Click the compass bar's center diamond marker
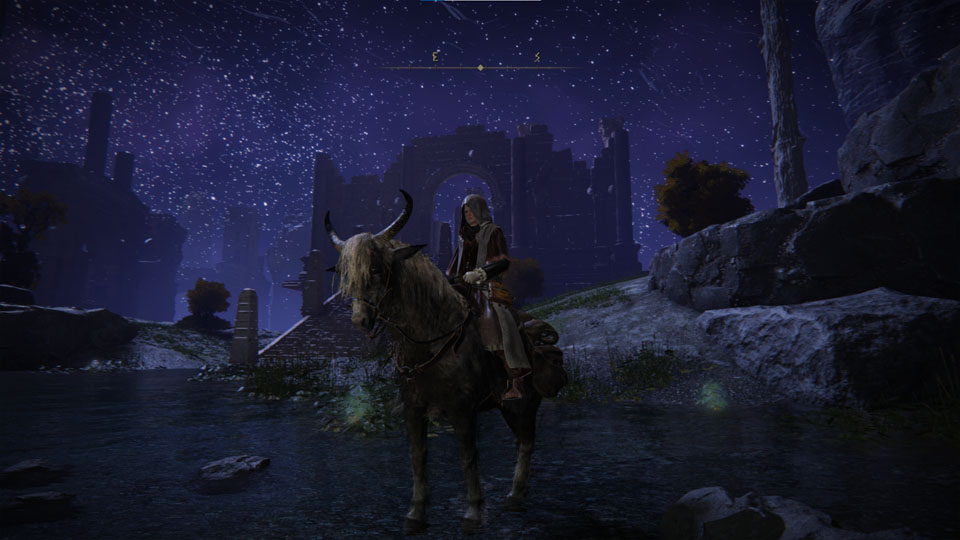 click(x=481, y=68)
